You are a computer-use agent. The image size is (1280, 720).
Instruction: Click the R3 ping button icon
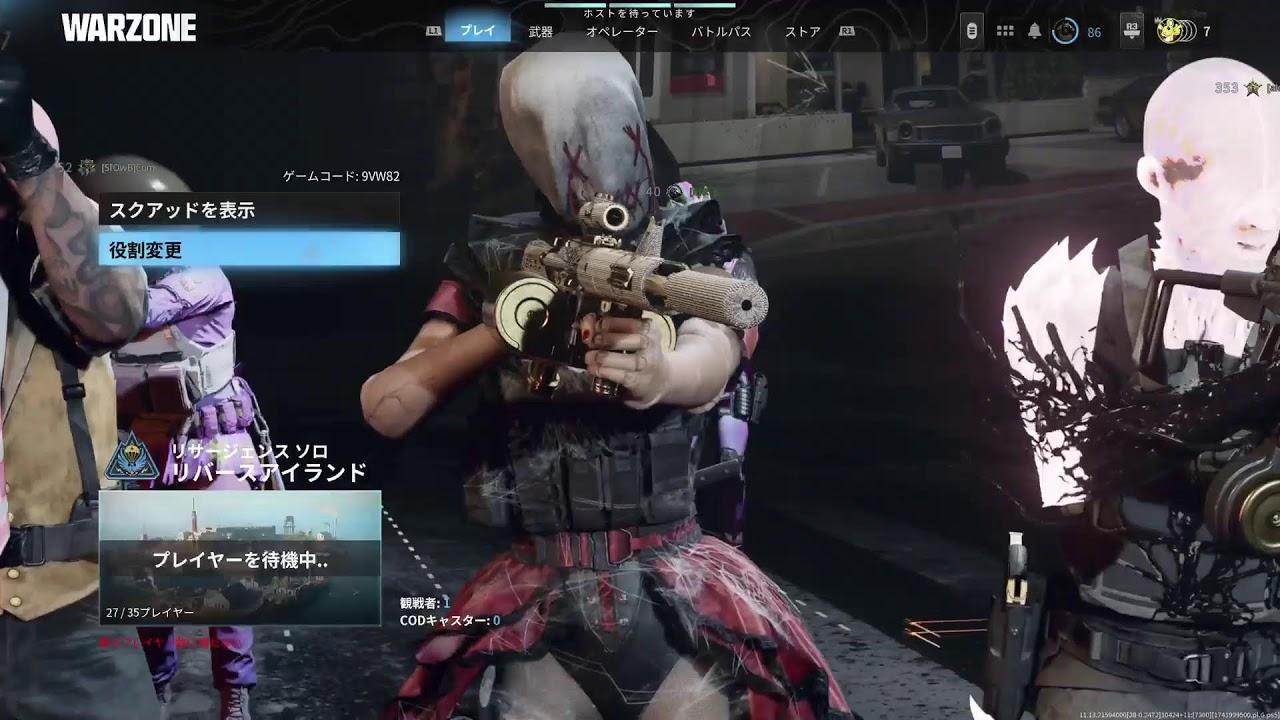[1131, 30]
